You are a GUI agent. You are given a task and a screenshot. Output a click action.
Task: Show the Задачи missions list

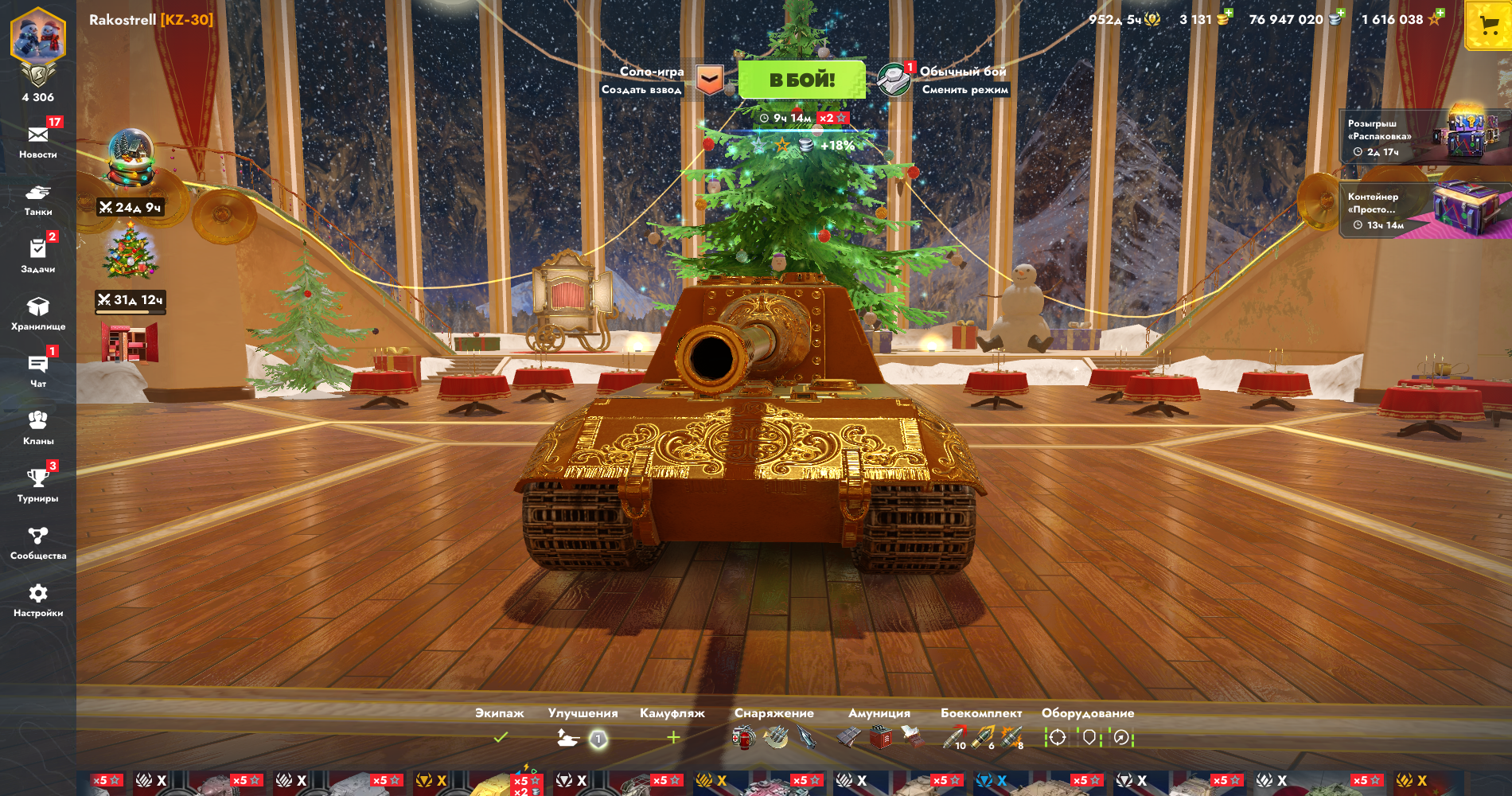(38, 256)
